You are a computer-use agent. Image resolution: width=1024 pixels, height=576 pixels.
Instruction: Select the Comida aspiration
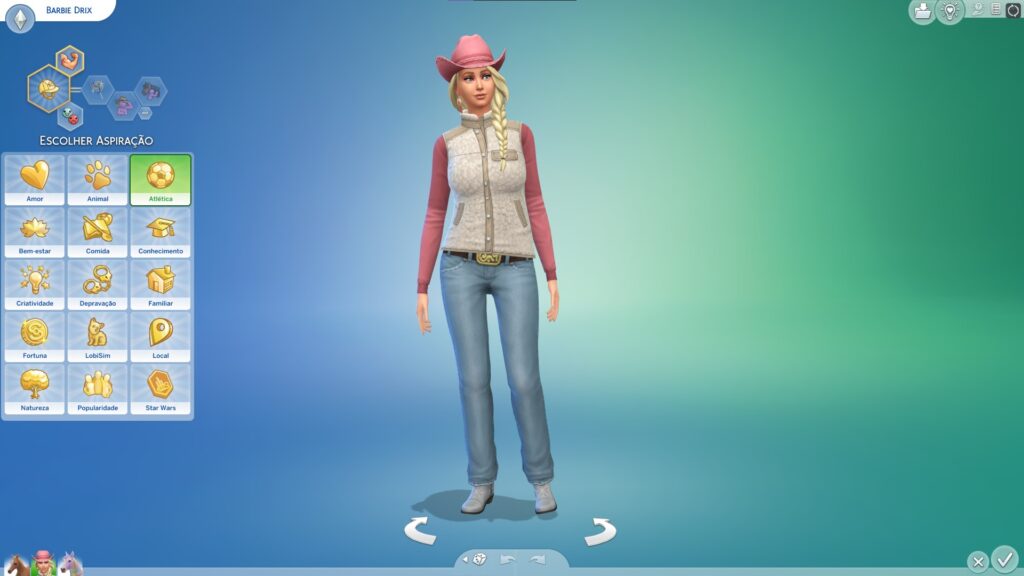pos(97,232)
